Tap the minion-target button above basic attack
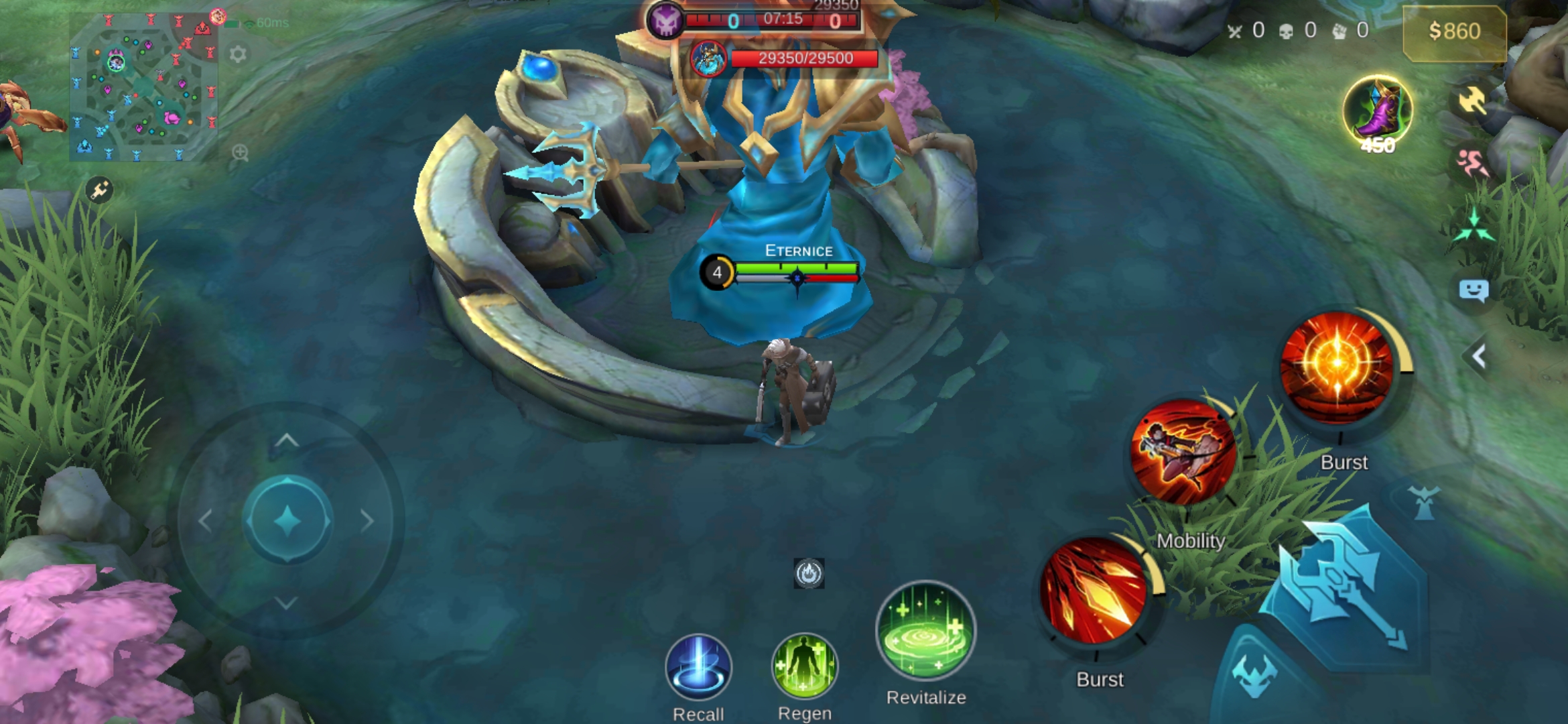Image resolution: width=1568 pixels, height=724 pixels. coord(1423,503)
